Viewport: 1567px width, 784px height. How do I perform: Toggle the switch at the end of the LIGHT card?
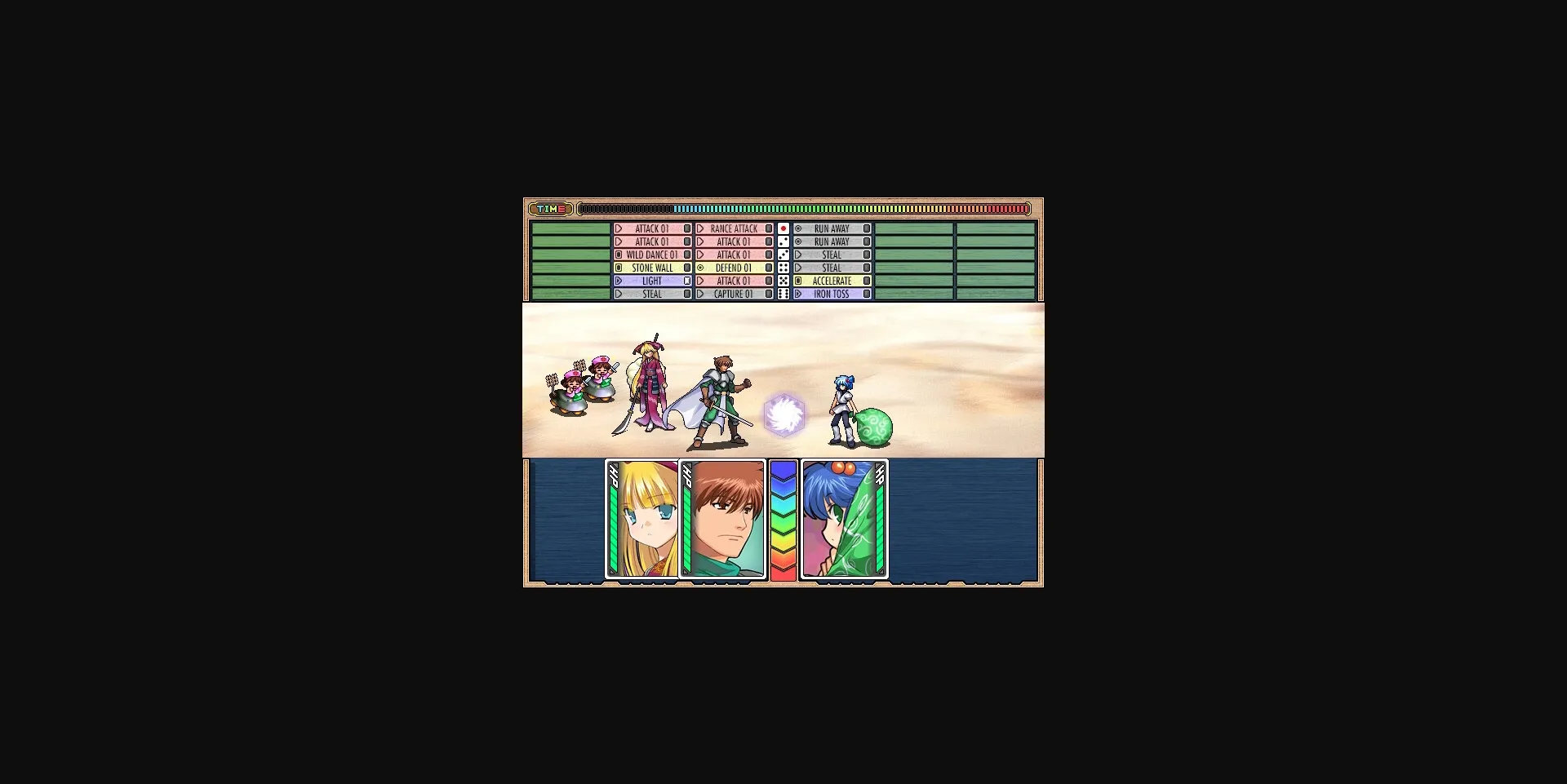(x=686, y=281)
